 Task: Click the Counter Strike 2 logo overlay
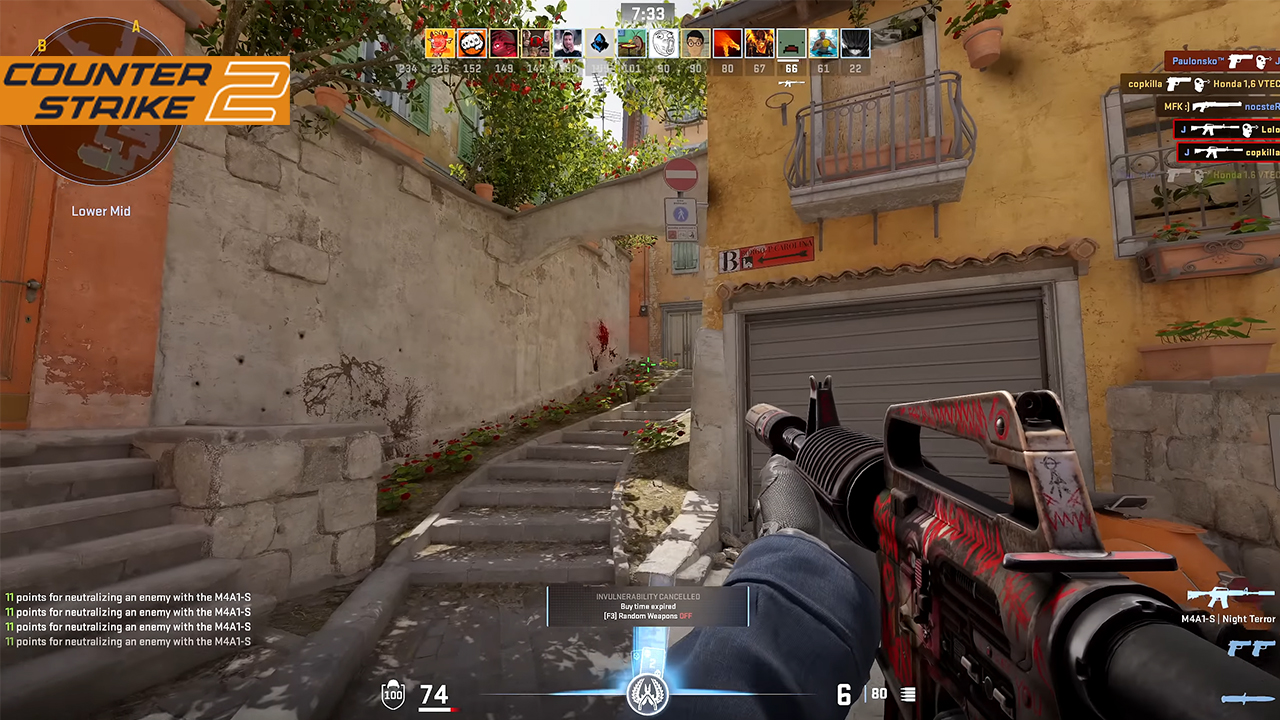pyautogui.click(x=146, y=91)
